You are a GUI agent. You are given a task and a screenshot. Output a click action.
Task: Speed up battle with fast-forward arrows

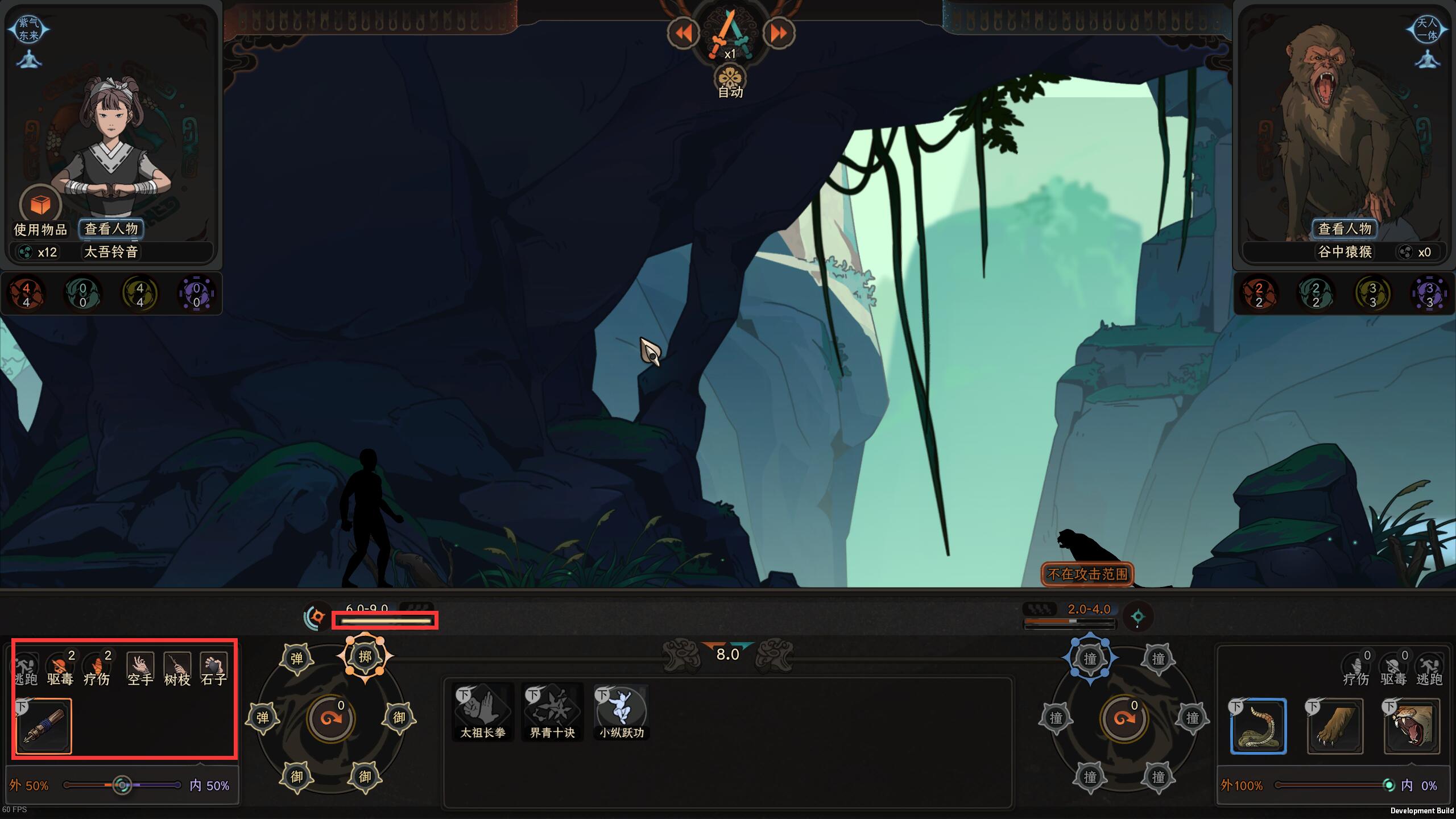(778, 34)
